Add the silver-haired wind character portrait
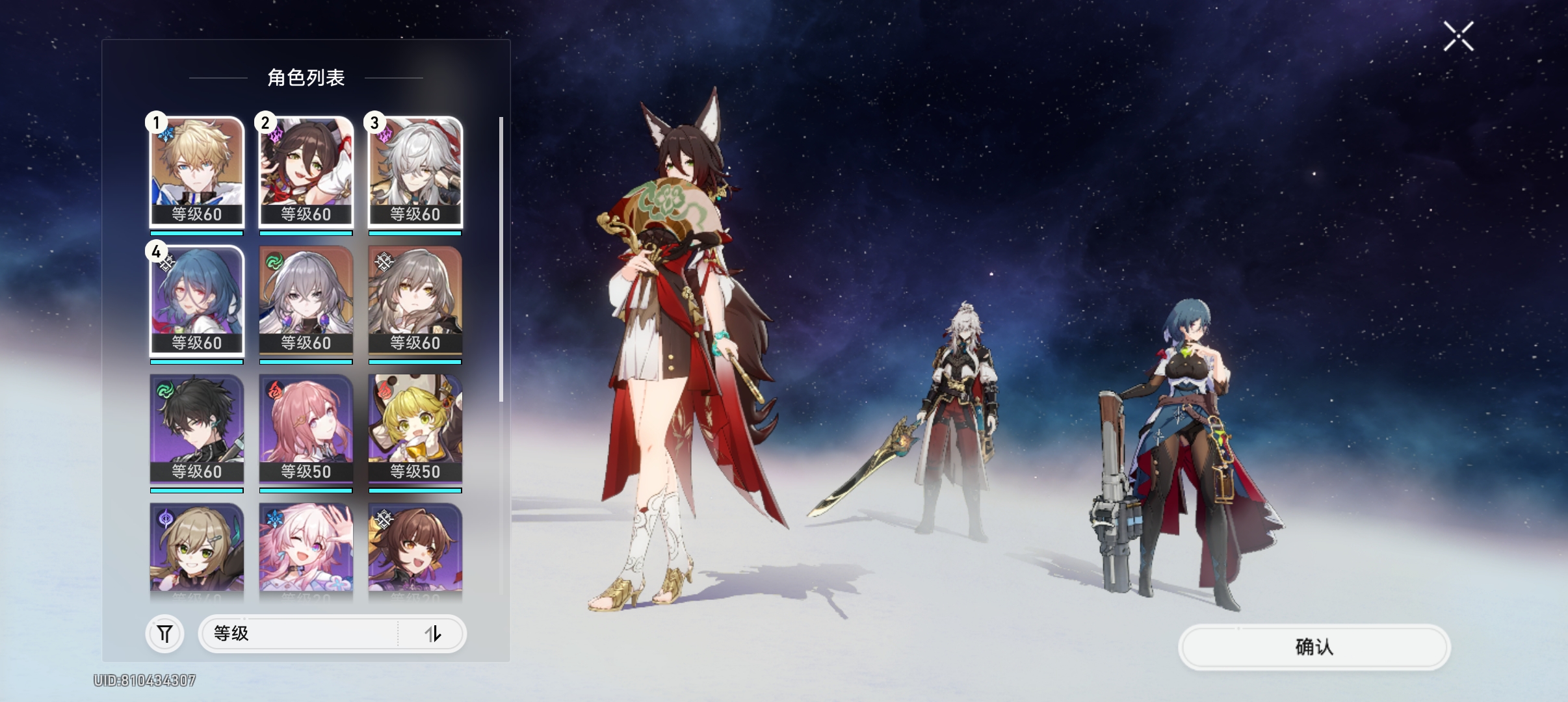 tap(306, 300)
